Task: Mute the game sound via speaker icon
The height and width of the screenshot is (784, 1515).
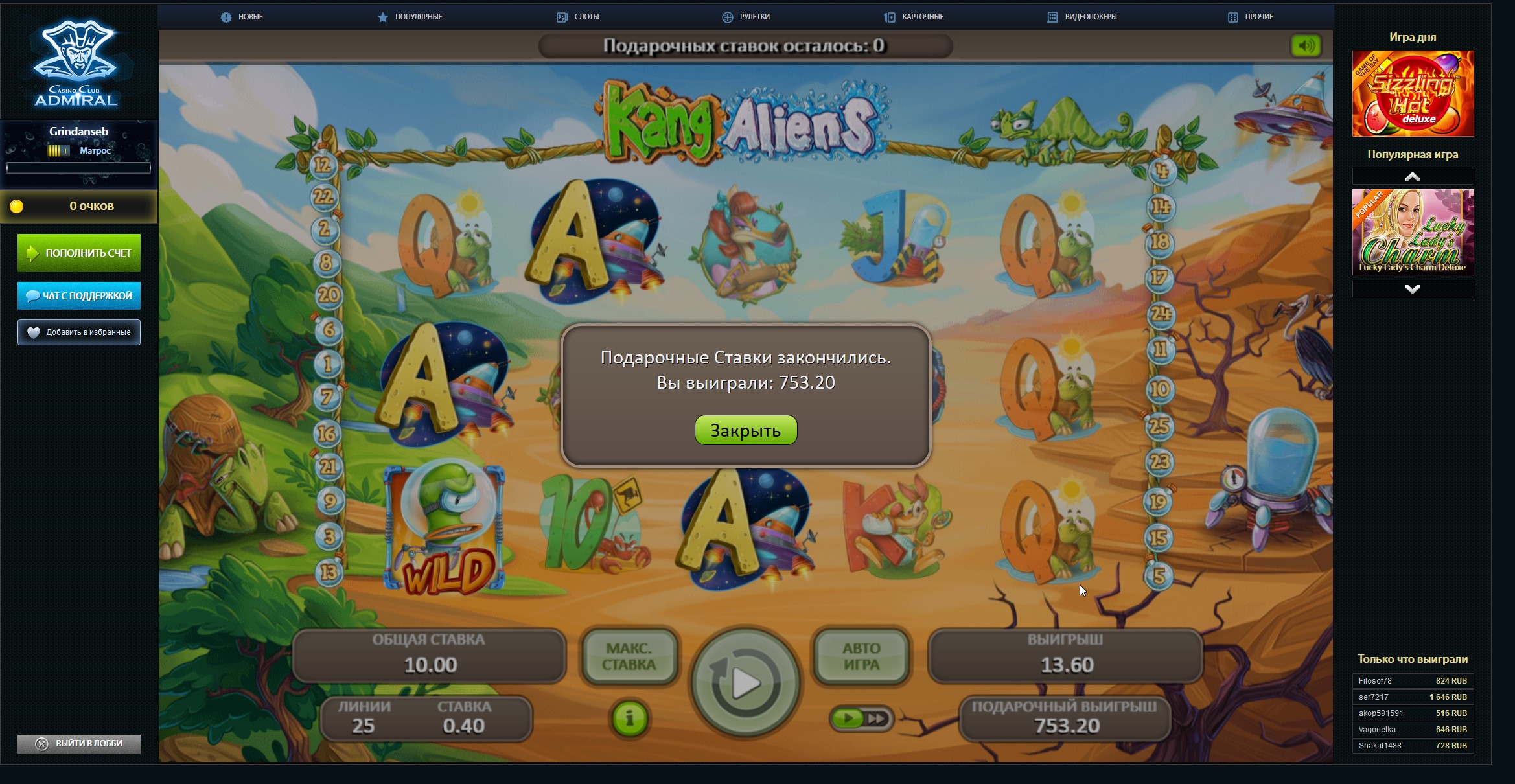Action: coord(1306,46)
